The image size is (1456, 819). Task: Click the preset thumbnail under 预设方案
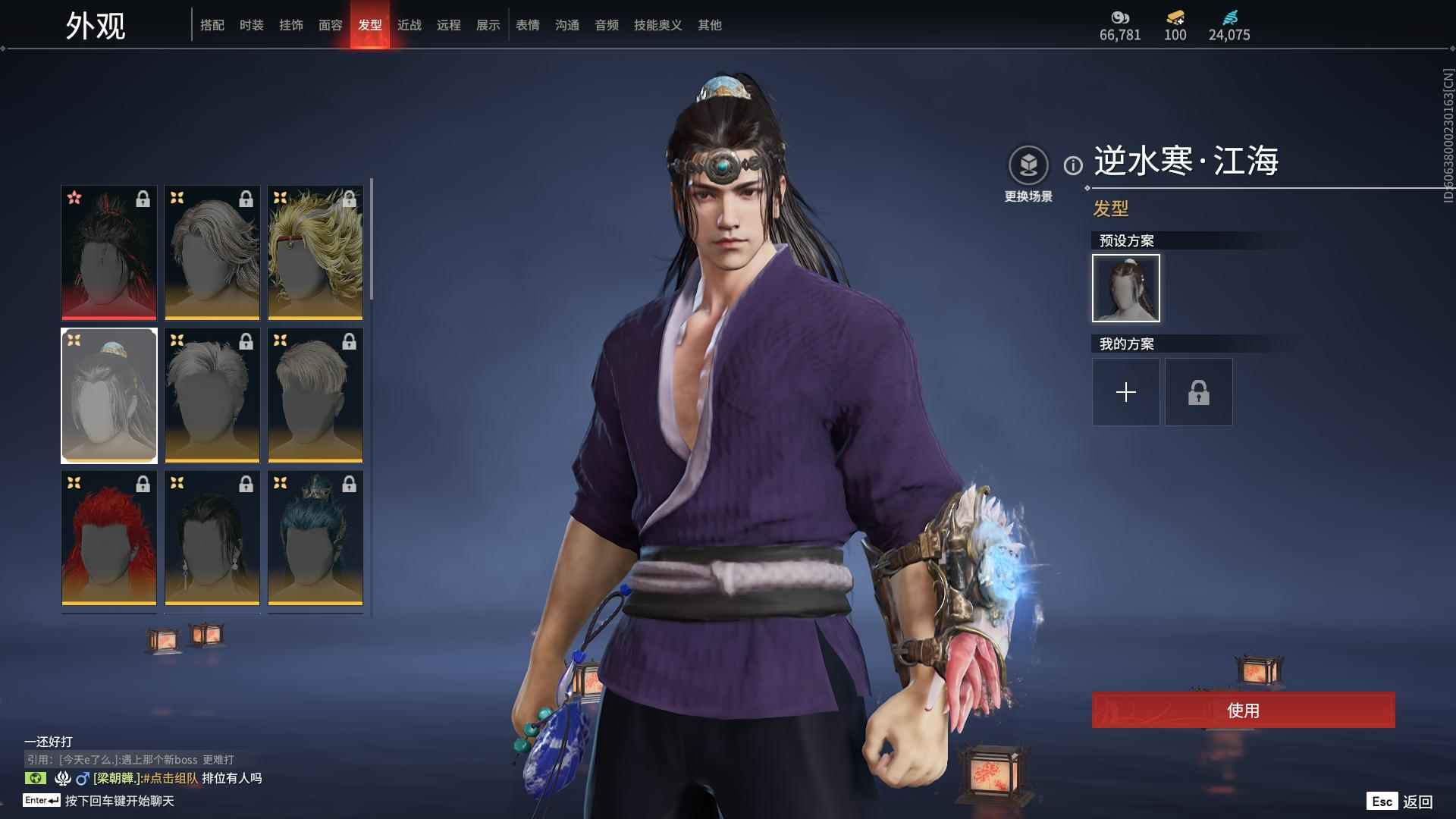(1125, 288)
